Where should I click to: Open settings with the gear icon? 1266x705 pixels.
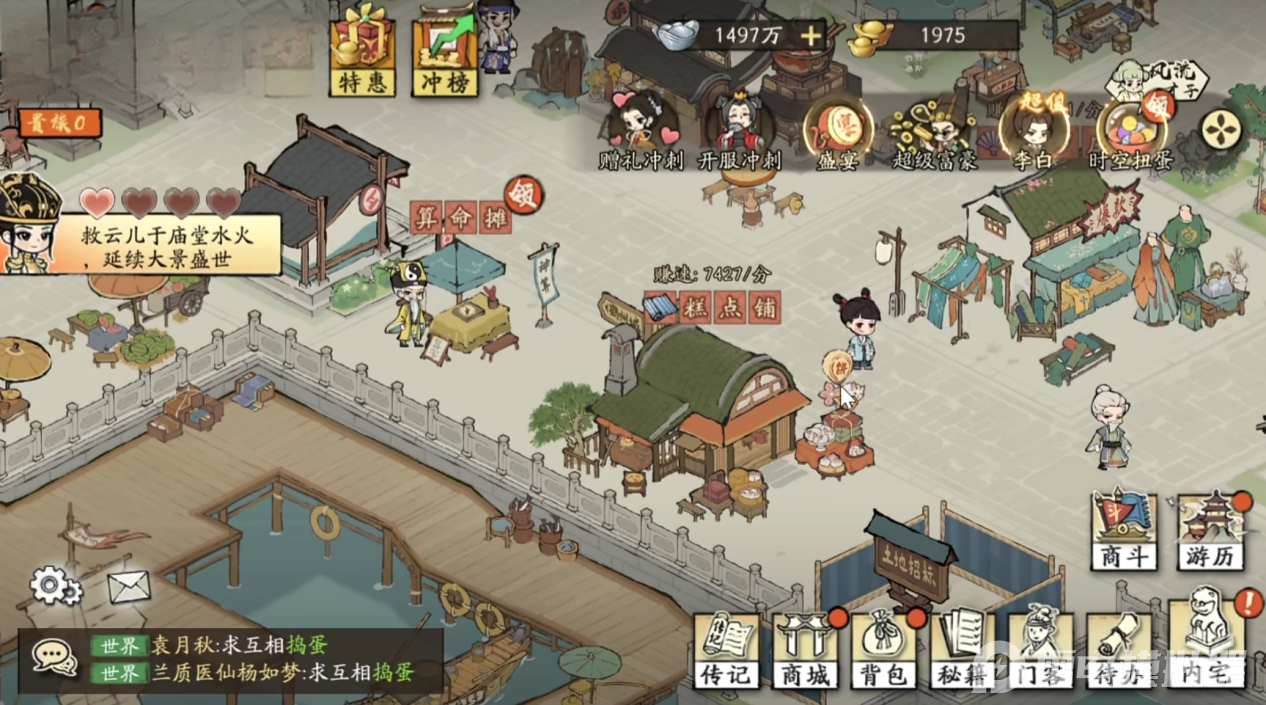(x=54, y=586)
